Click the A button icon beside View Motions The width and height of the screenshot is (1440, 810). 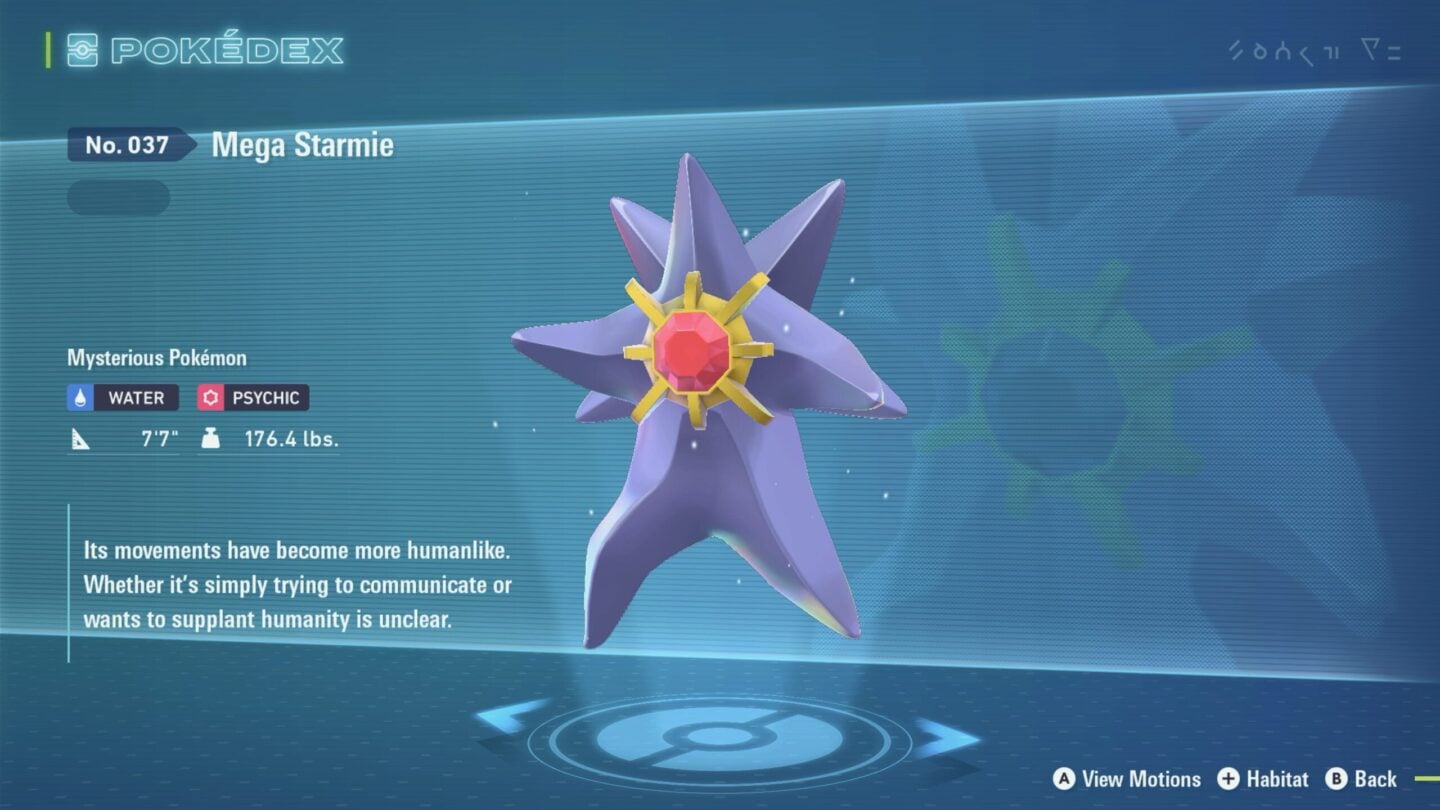(1065, 779)
